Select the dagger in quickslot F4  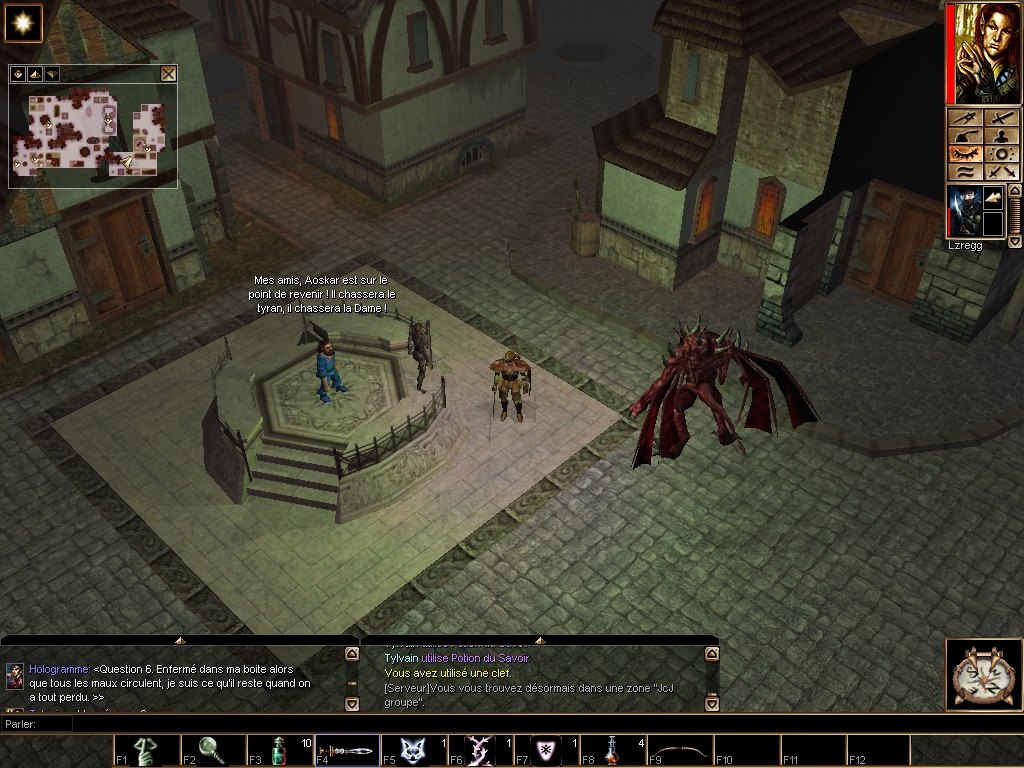pos(347,750)
